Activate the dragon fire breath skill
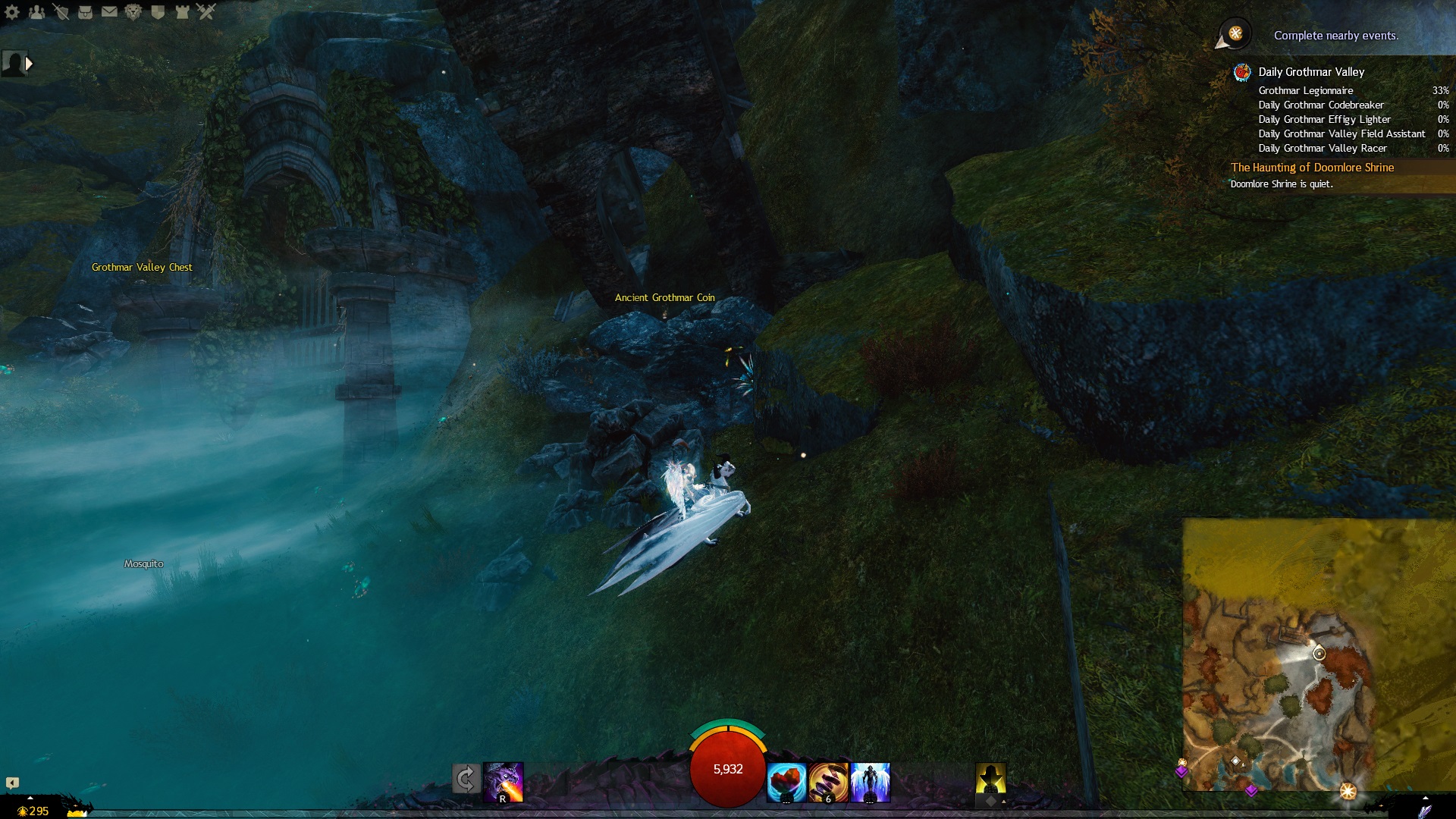Viewport: 1456px width, 819px height. point(504,782)
